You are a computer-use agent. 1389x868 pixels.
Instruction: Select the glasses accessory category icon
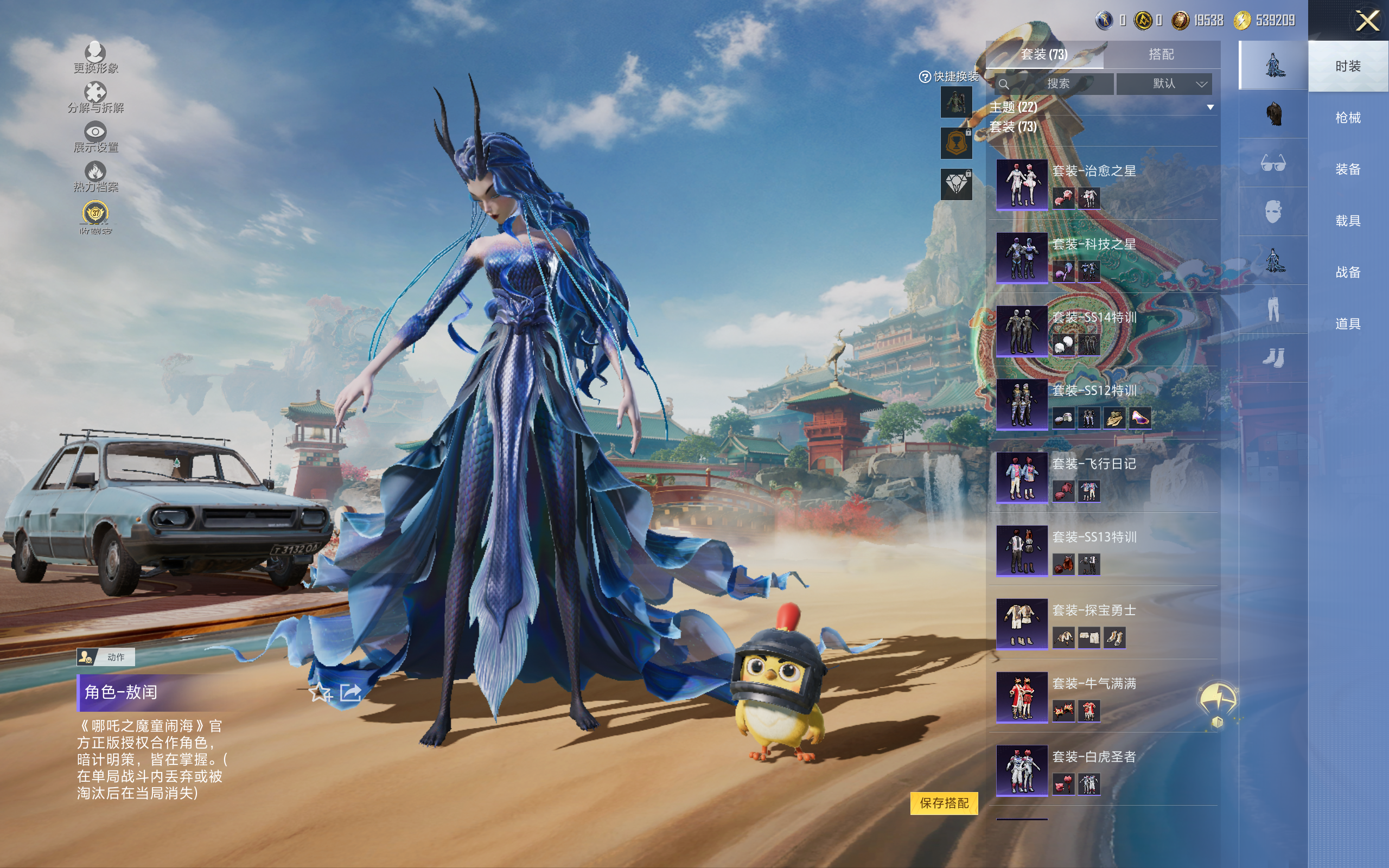click(1272, 164)
